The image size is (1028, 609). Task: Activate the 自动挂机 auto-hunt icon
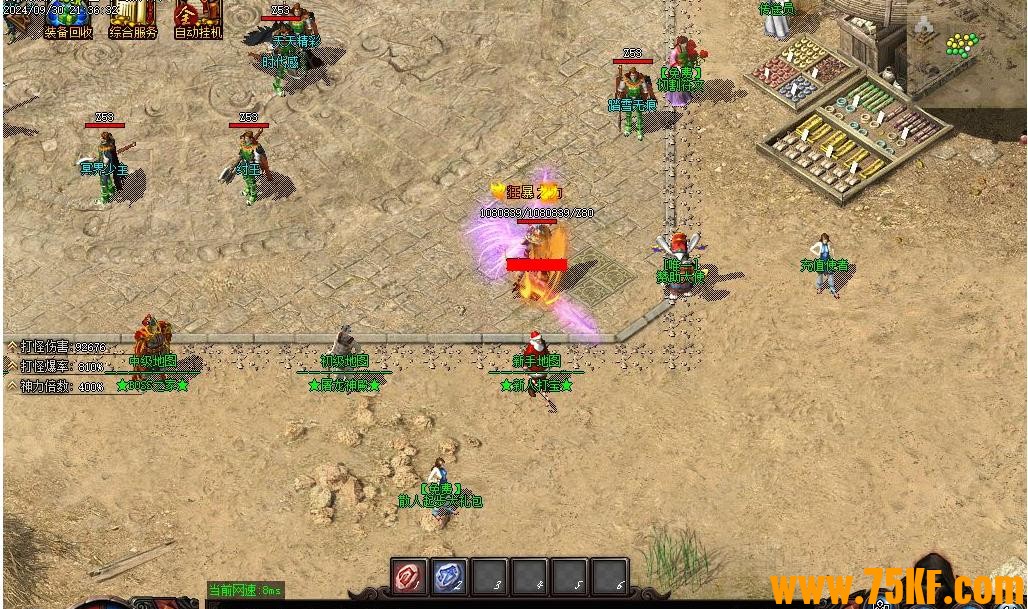tap(198, 17)
